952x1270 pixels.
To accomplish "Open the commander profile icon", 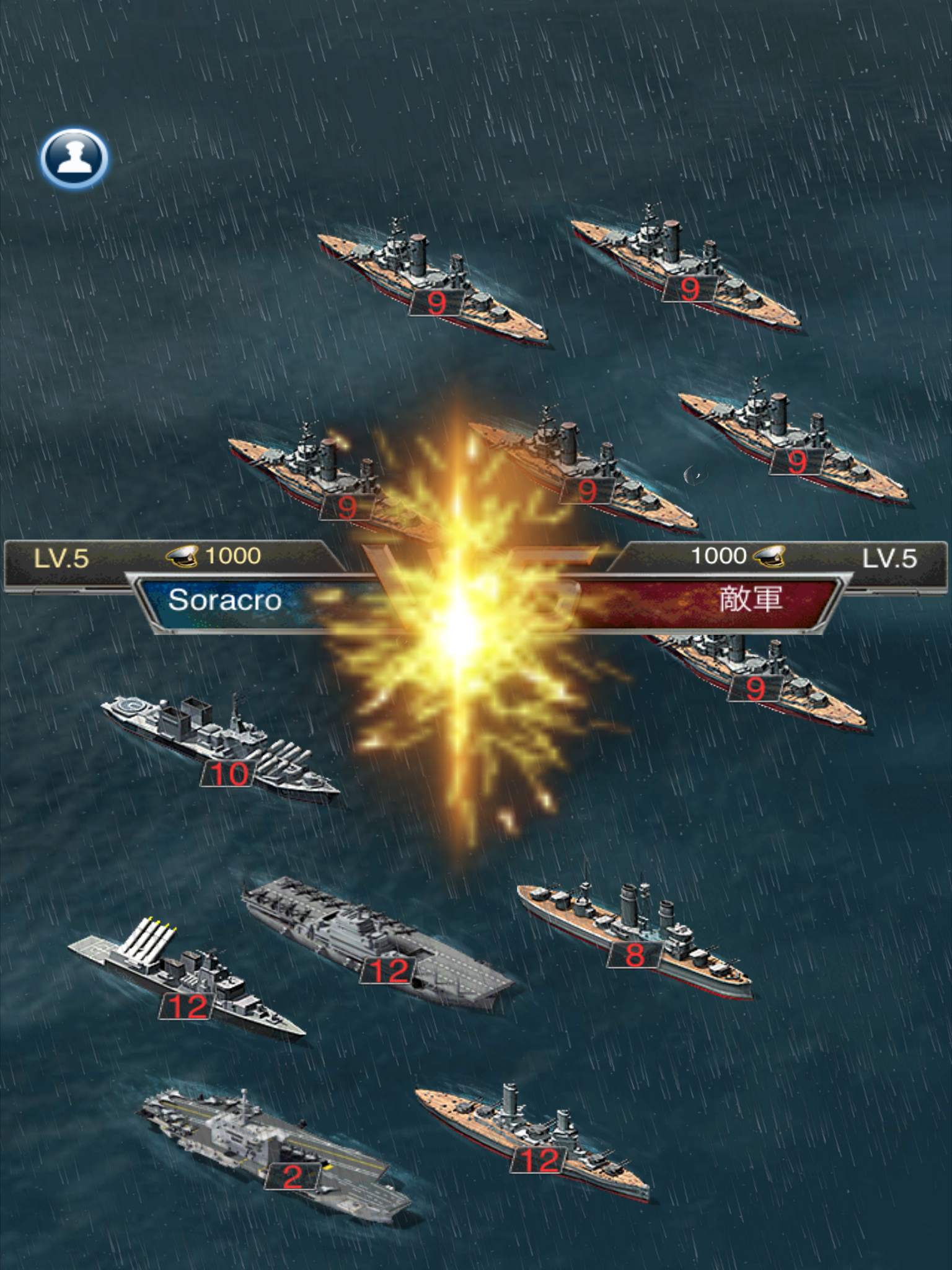I will [x=74, y=158].
